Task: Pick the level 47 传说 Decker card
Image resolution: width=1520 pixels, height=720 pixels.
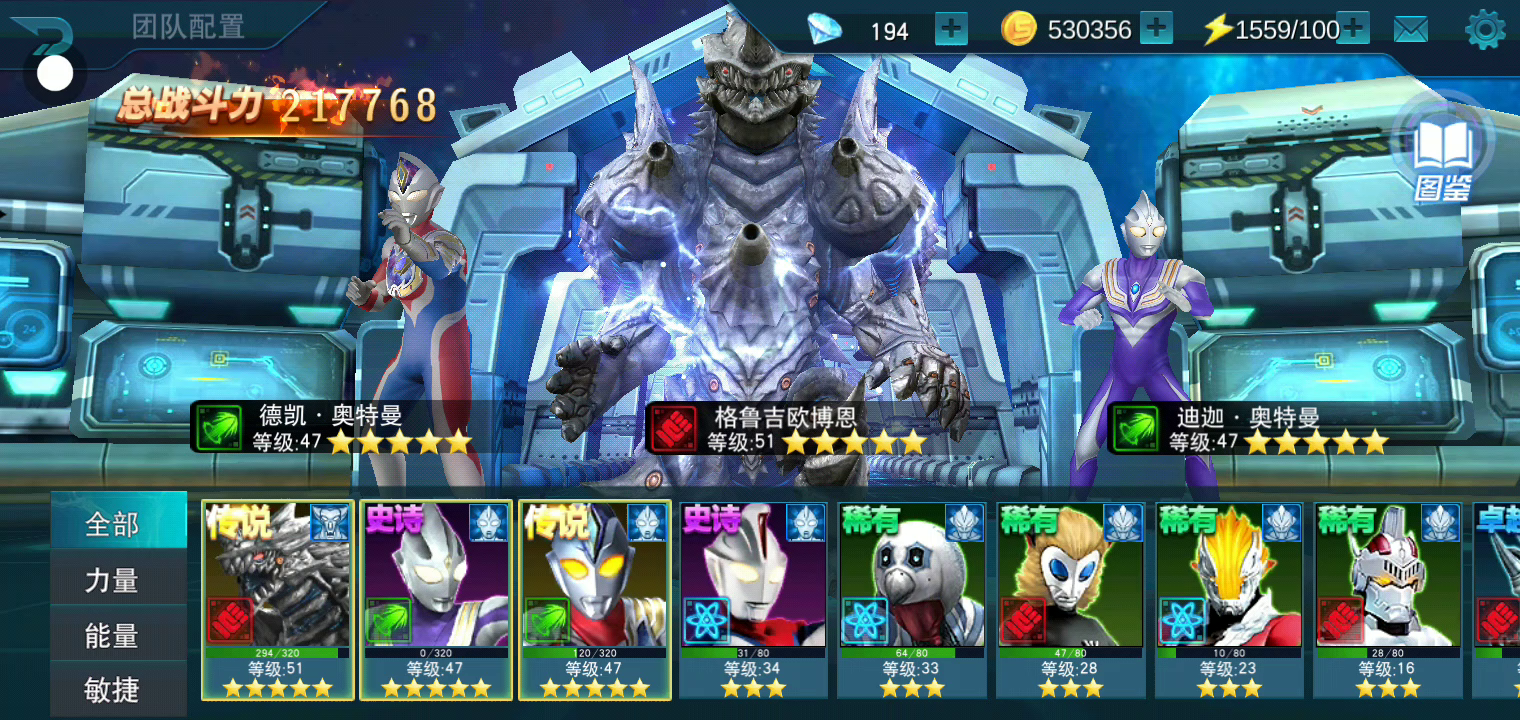Action: [595, 599]
